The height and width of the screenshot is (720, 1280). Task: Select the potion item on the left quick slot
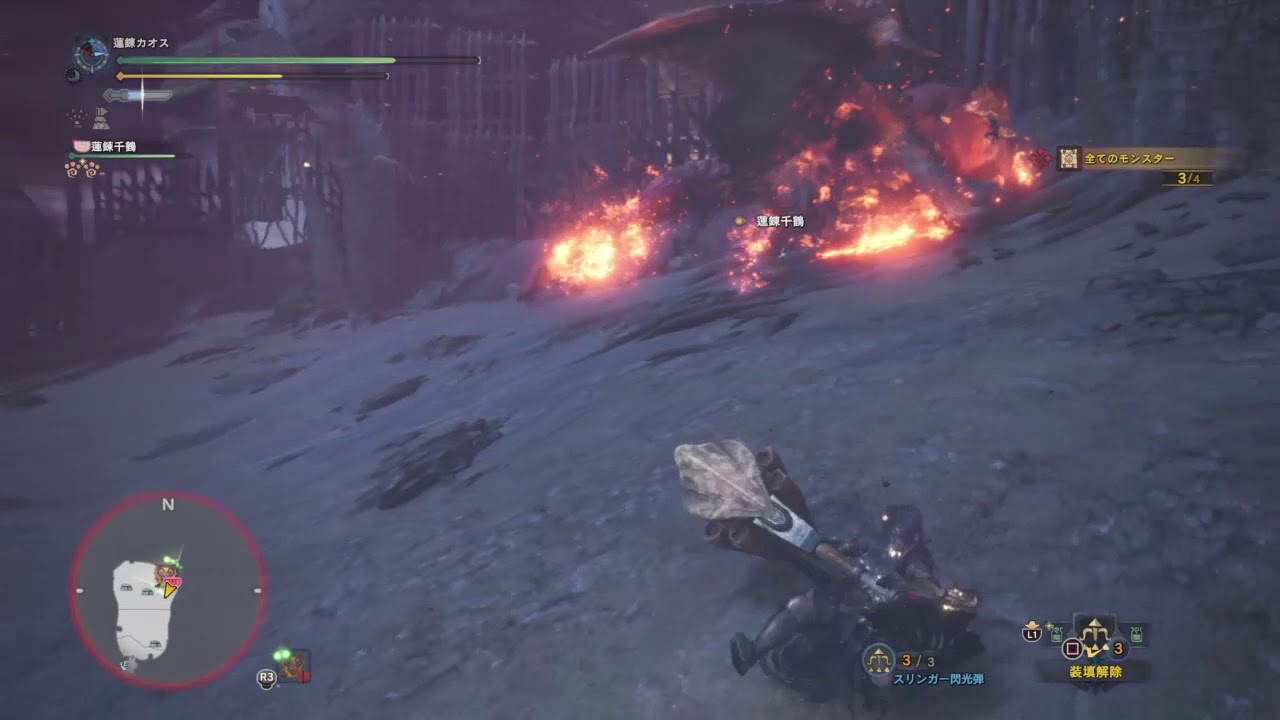coord(1055,633)
